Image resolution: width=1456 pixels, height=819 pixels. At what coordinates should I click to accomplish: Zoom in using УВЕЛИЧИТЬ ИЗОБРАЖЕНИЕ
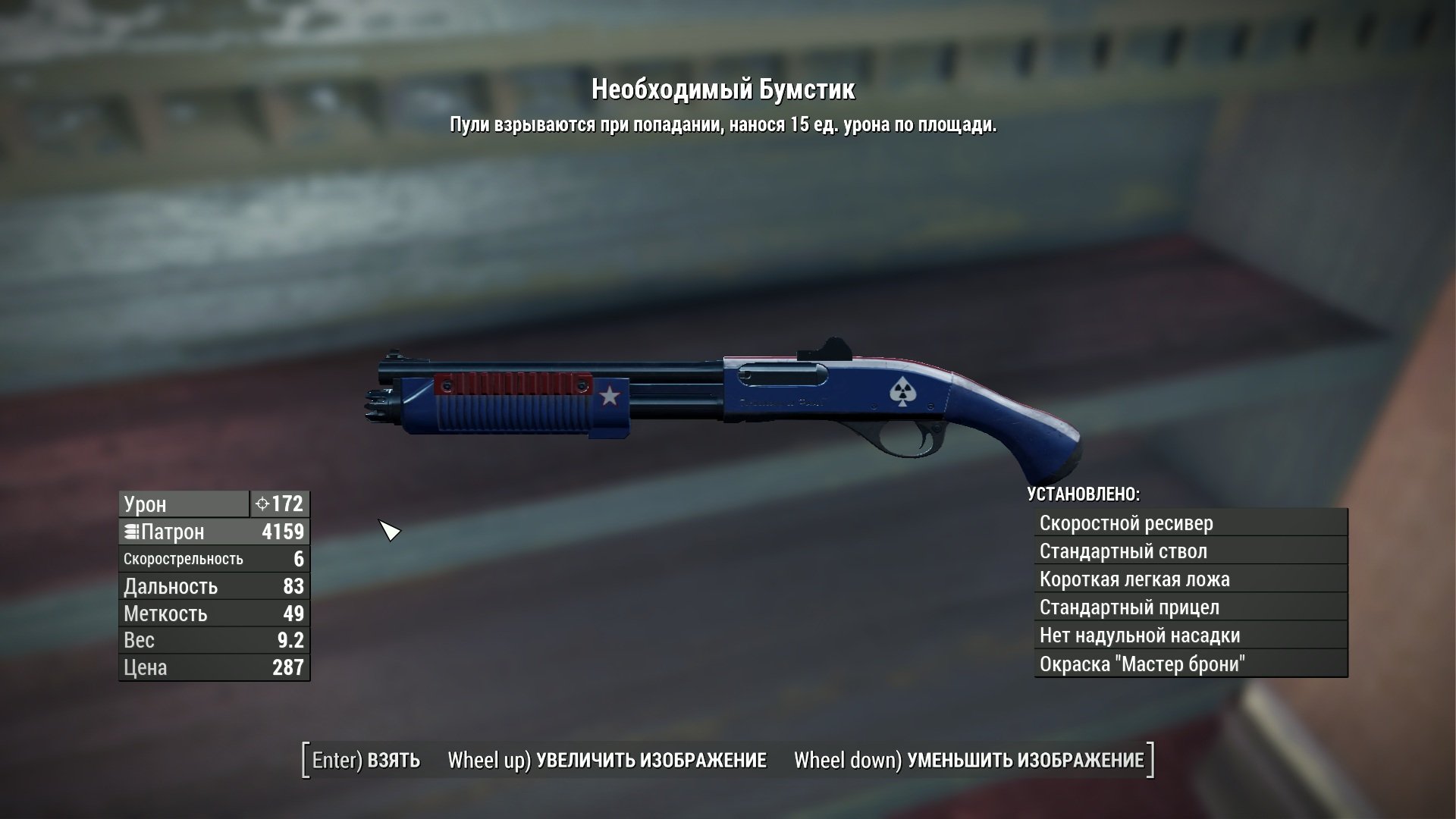[607, 761]
